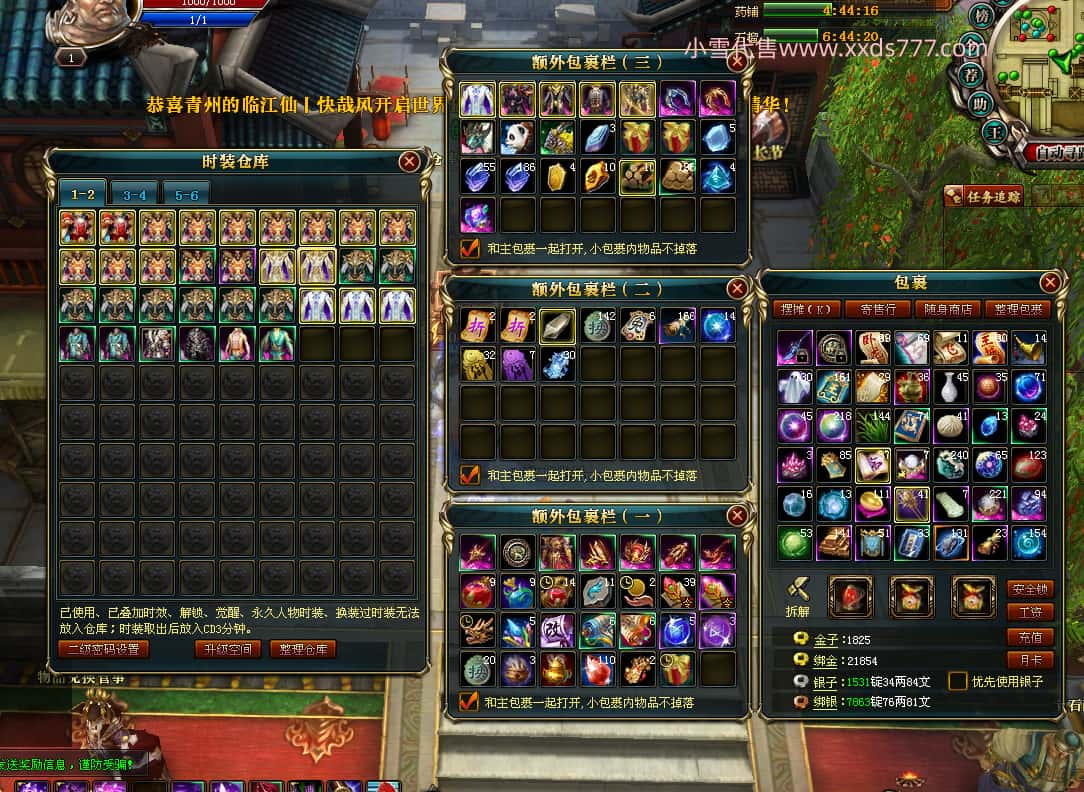1084x792 pixels.
Task: Select the panda item in extra bag three
Action: tap(518, 137)
